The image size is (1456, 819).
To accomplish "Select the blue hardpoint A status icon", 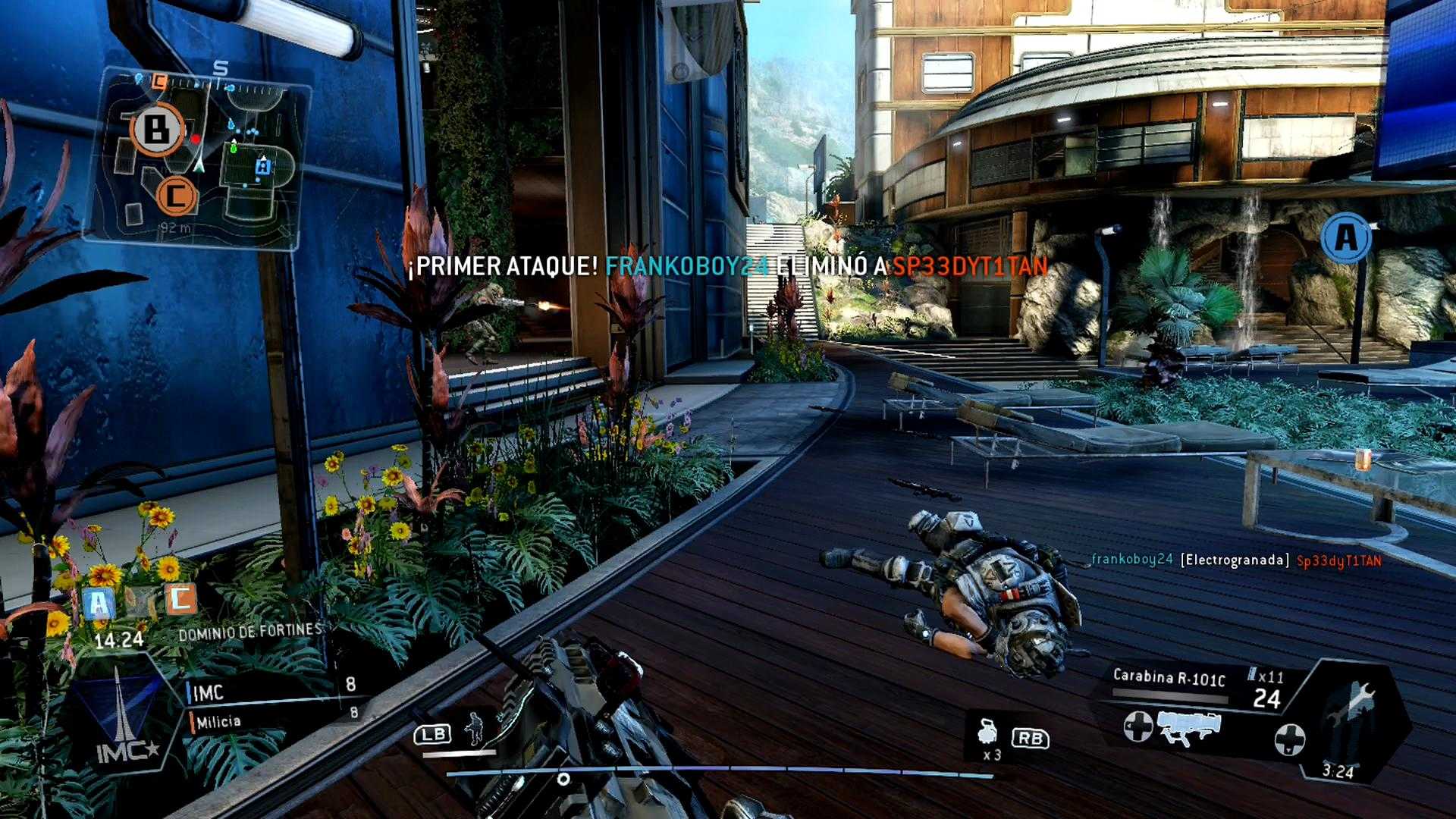I will 99,604.
